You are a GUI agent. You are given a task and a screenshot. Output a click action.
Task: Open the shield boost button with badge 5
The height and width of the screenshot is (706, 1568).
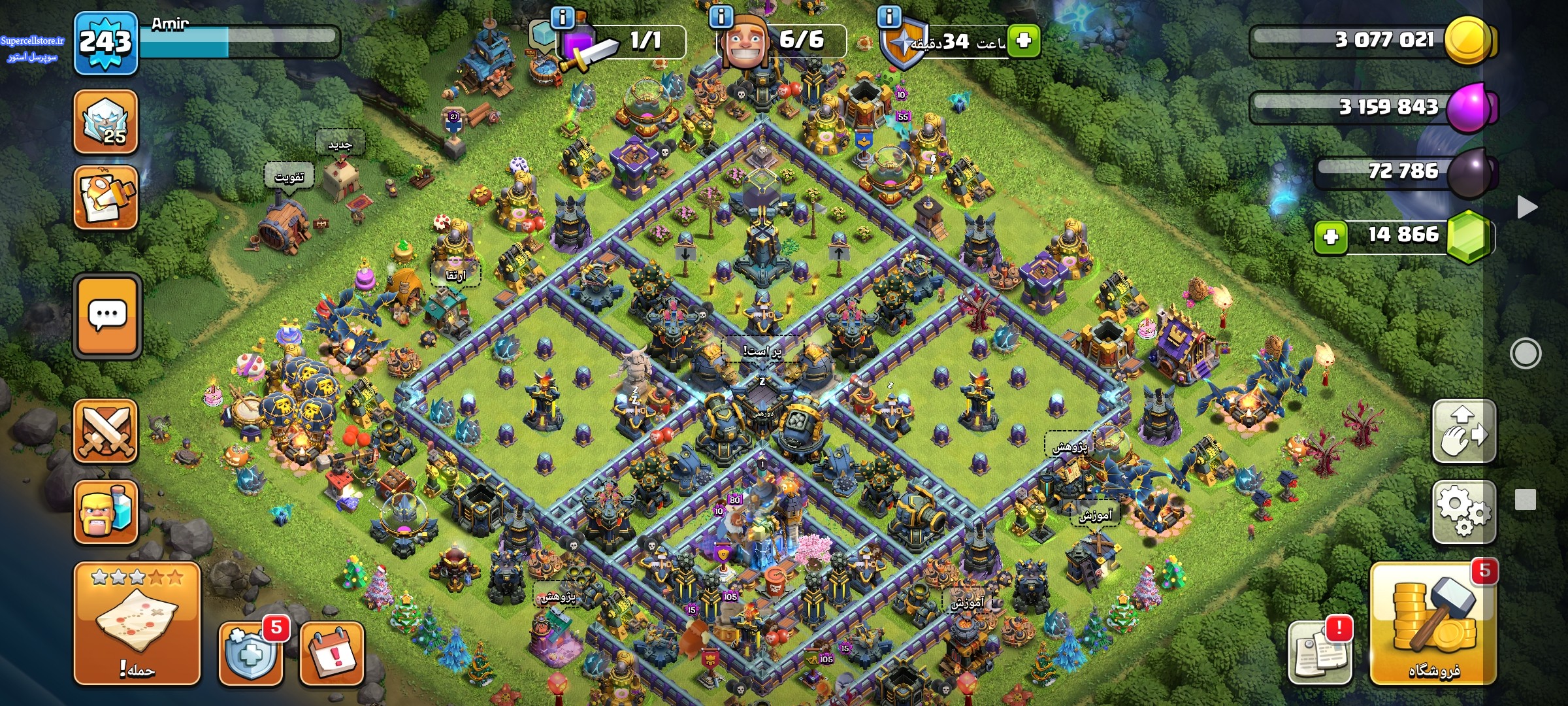[x=250, y=653]
